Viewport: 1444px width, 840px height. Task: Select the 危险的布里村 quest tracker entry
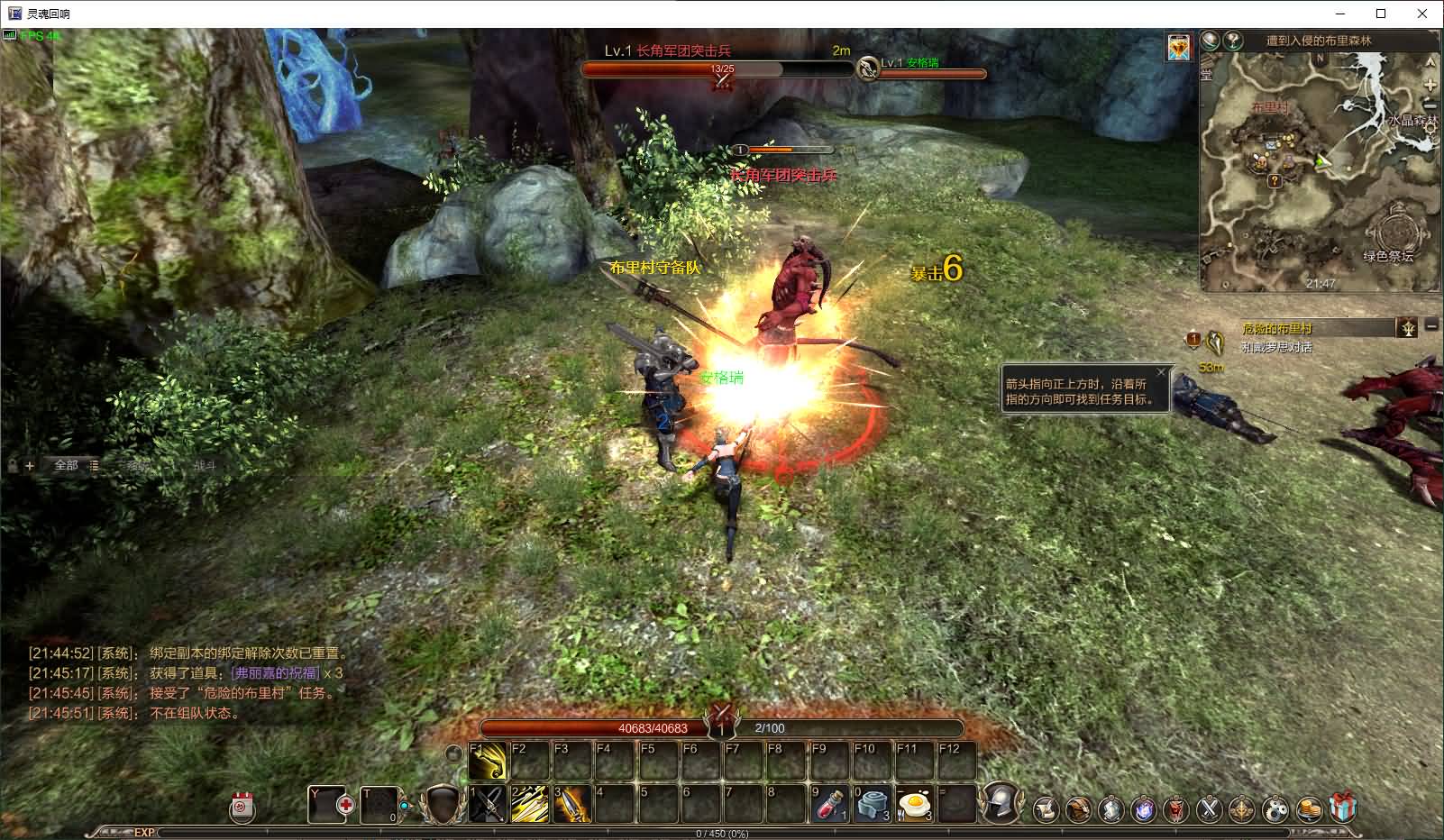click(x=1276, y=329)
